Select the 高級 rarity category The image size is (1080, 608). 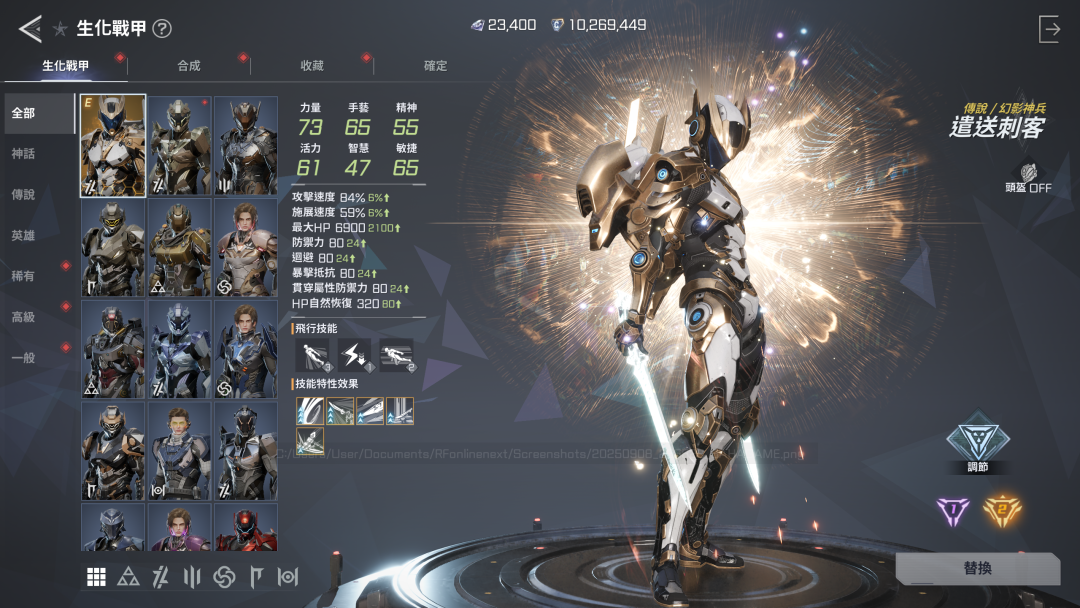[x=24, y=317]
